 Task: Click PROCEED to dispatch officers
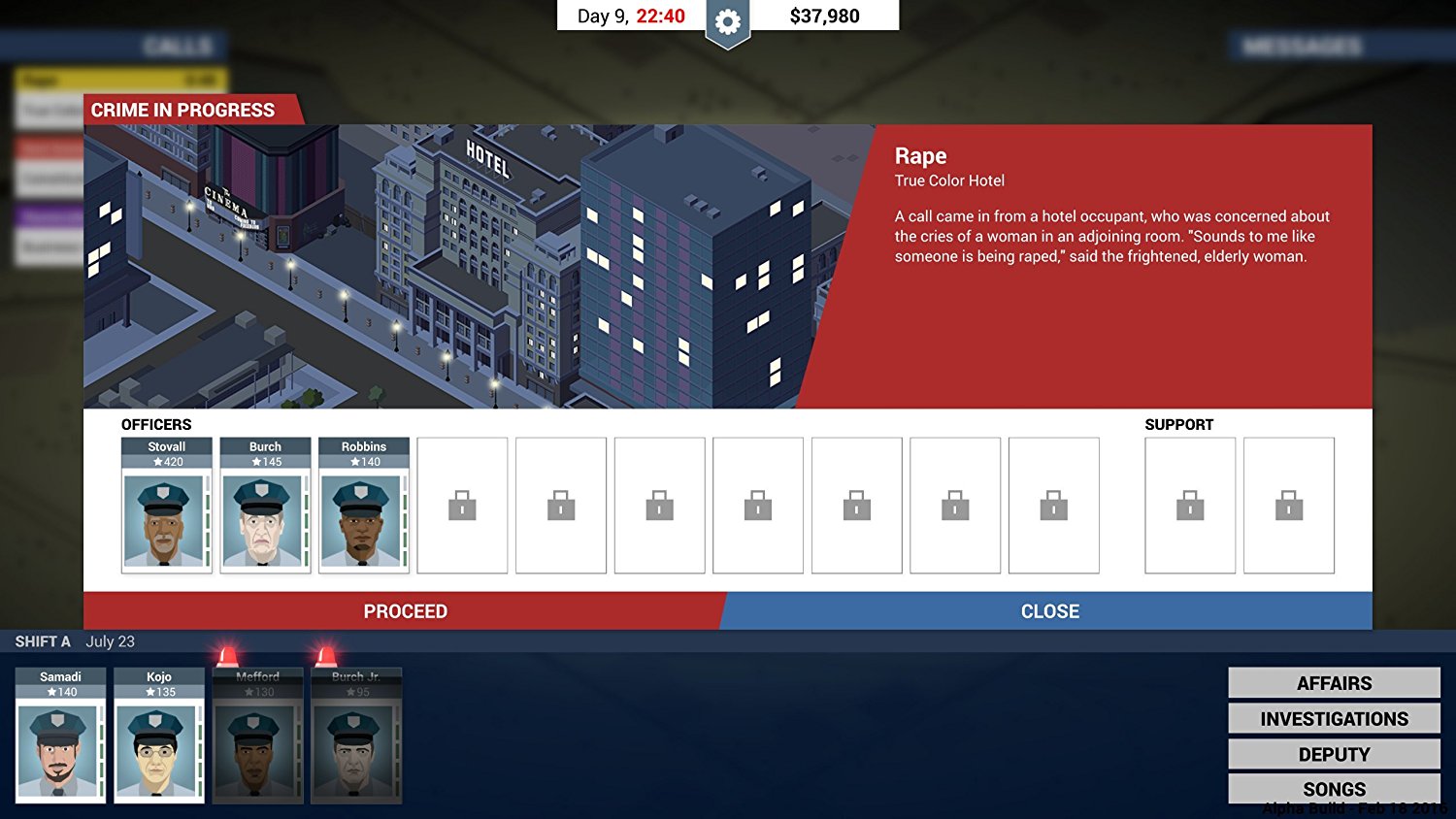tap(405, 611)
